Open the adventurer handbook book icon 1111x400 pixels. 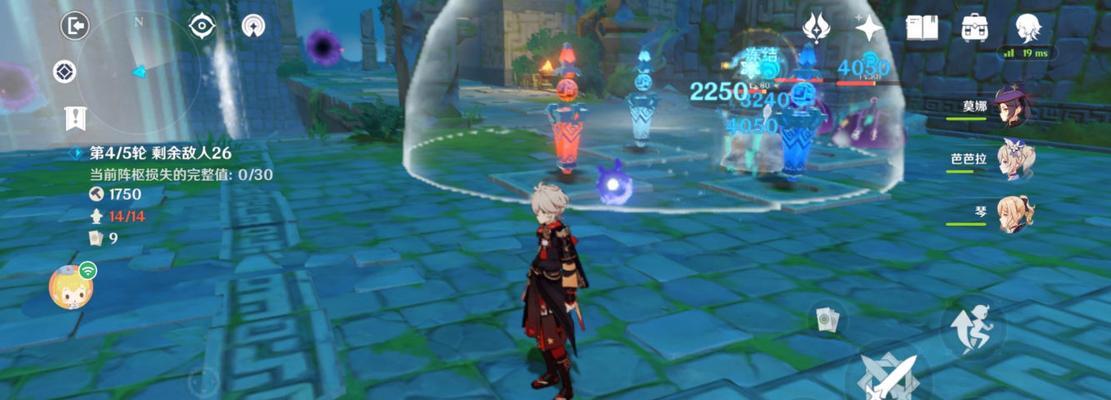pos(922,27)
